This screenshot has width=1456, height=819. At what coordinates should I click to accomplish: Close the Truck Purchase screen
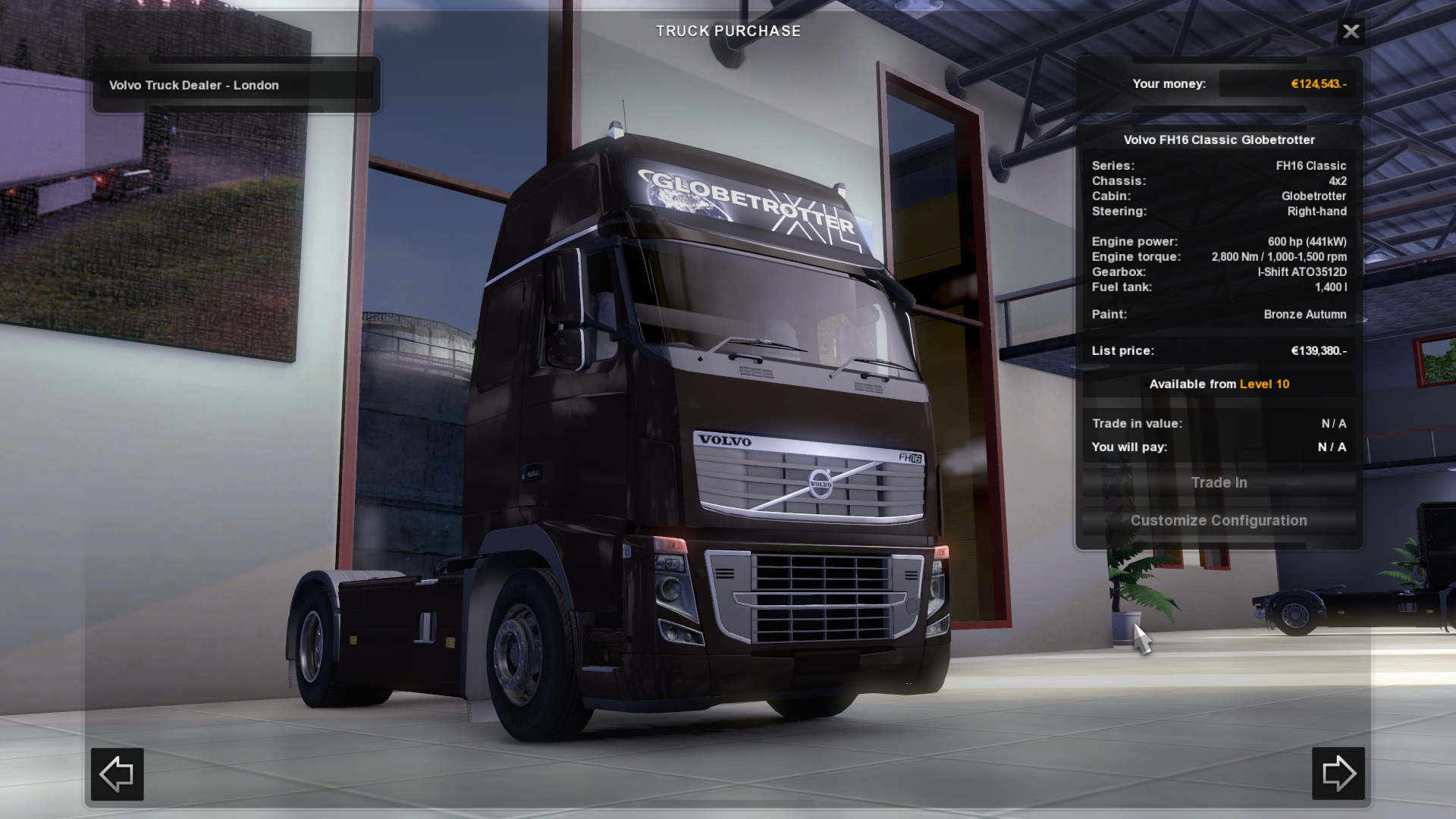(x=1351, y=31)
